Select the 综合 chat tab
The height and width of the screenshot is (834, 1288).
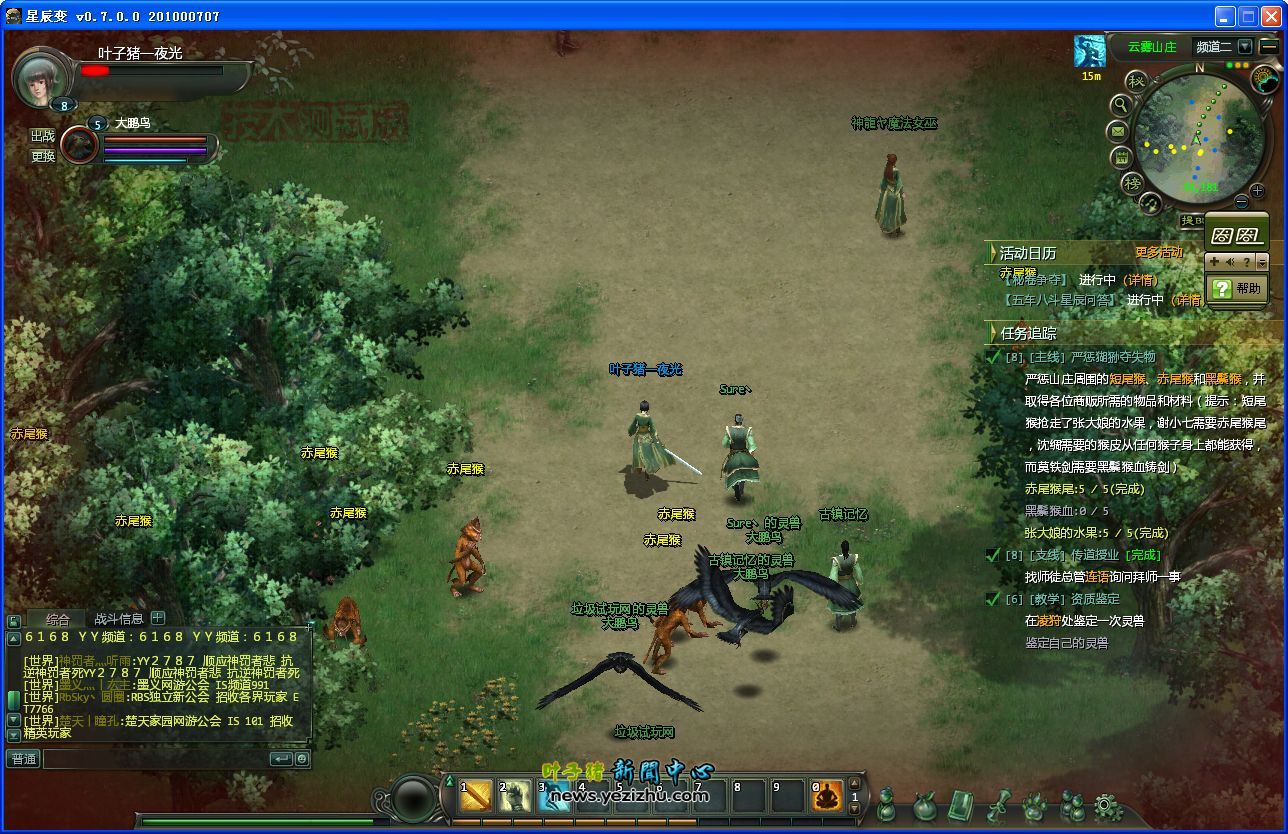tap(57, 619)
